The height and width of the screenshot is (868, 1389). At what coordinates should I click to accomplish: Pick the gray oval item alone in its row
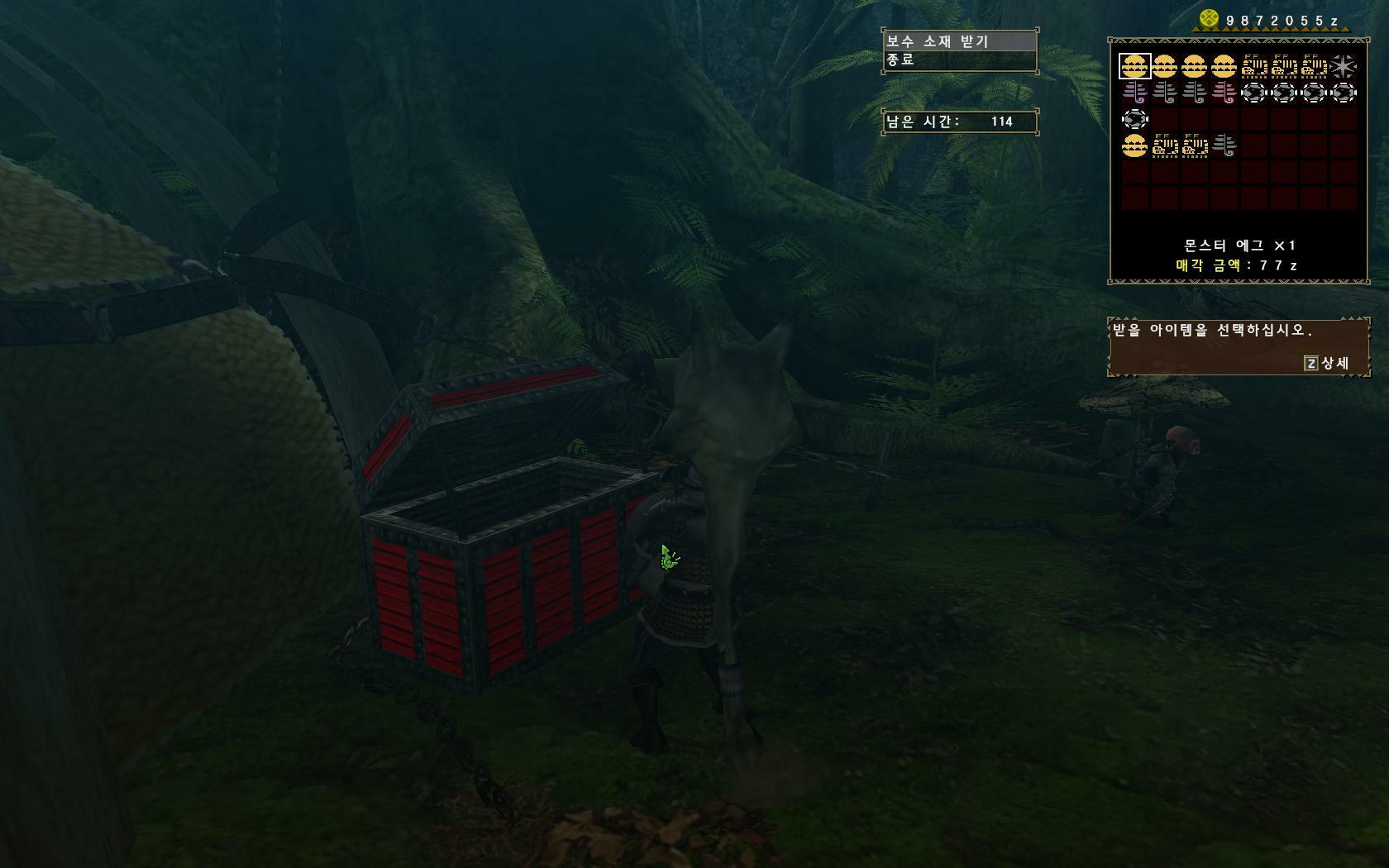pyautogui.click(x=1134, y=119)
